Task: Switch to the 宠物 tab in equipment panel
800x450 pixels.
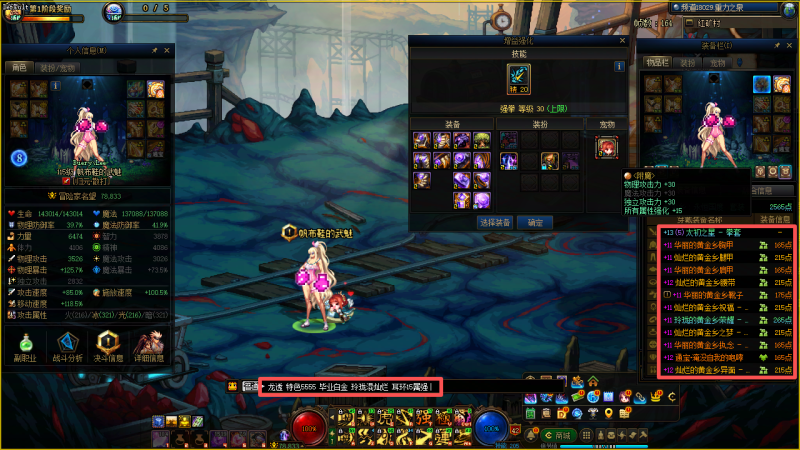Action: click(x=717, y=62)
